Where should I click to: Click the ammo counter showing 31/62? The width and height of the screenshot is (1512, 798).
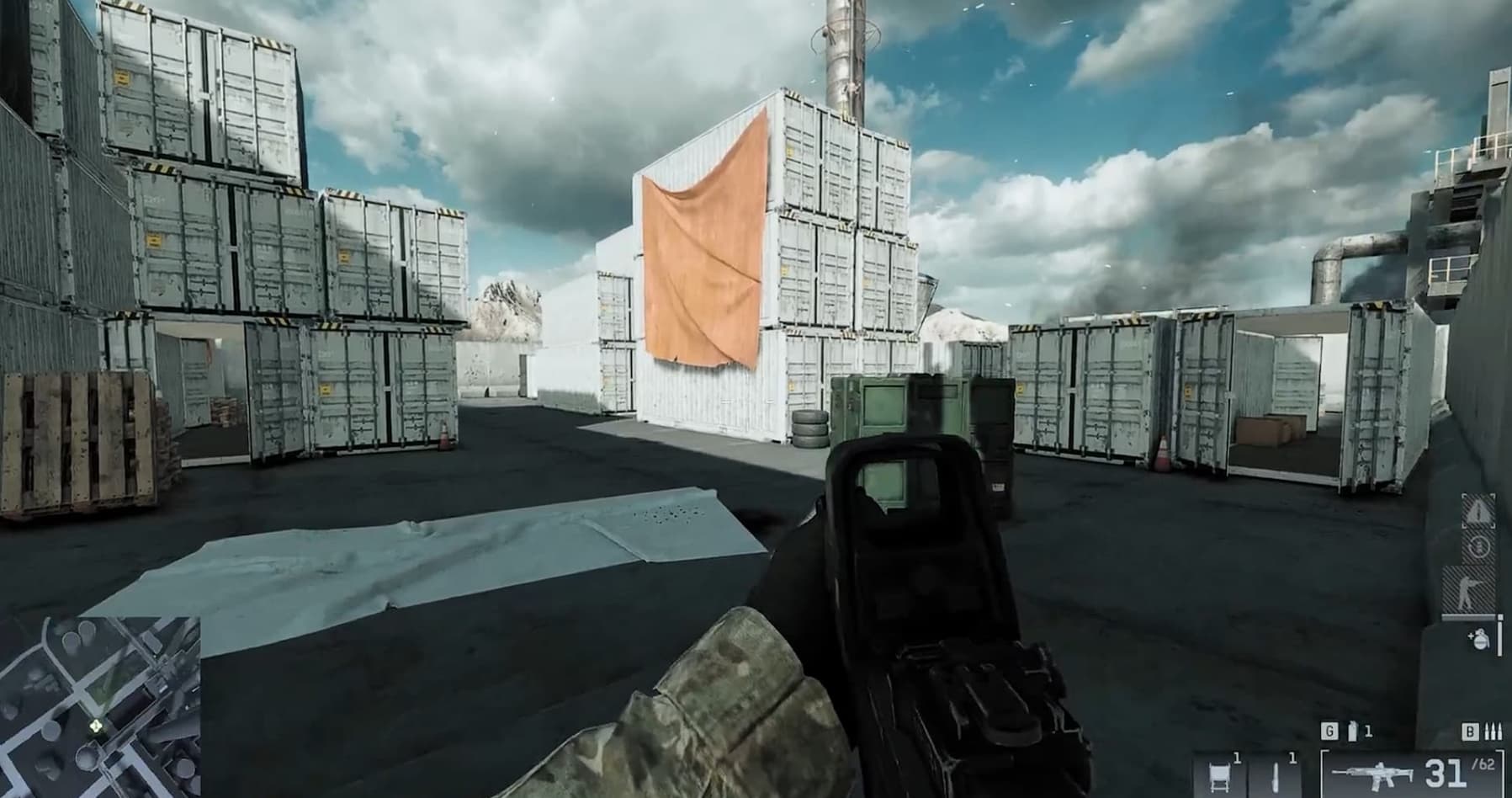coord(1446,773)
